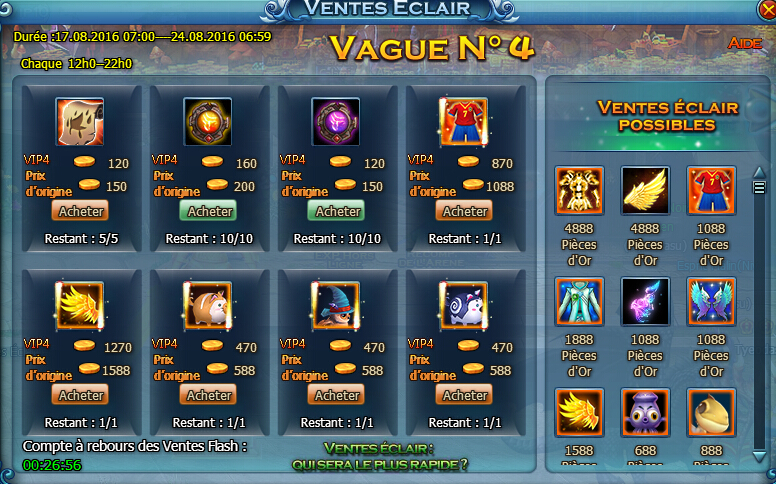View the 4888 gold wing item thumbnail
776x484 pixels.
tap(645, 190)
